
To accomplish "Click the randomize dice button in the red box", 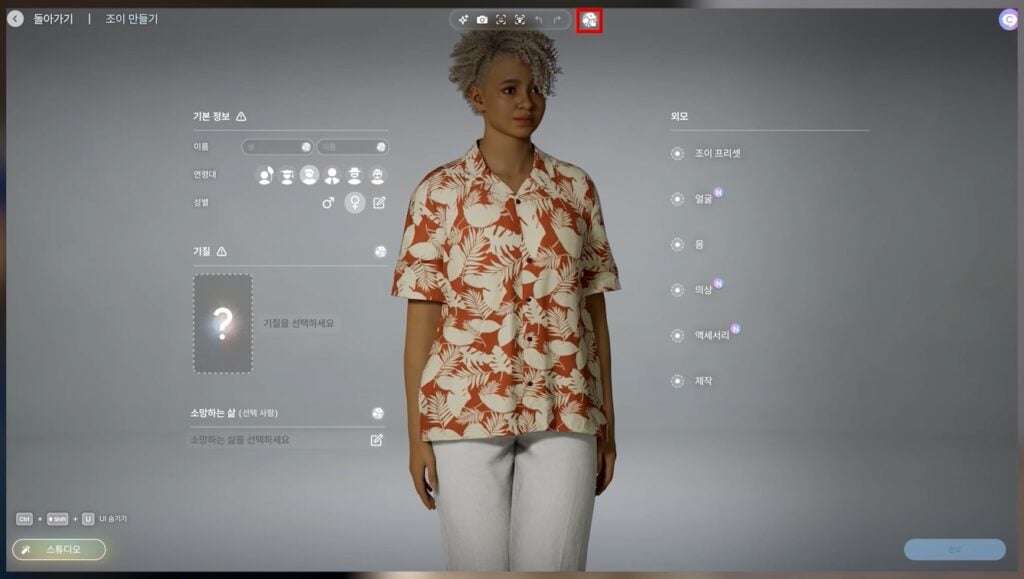I will [590, 20].
